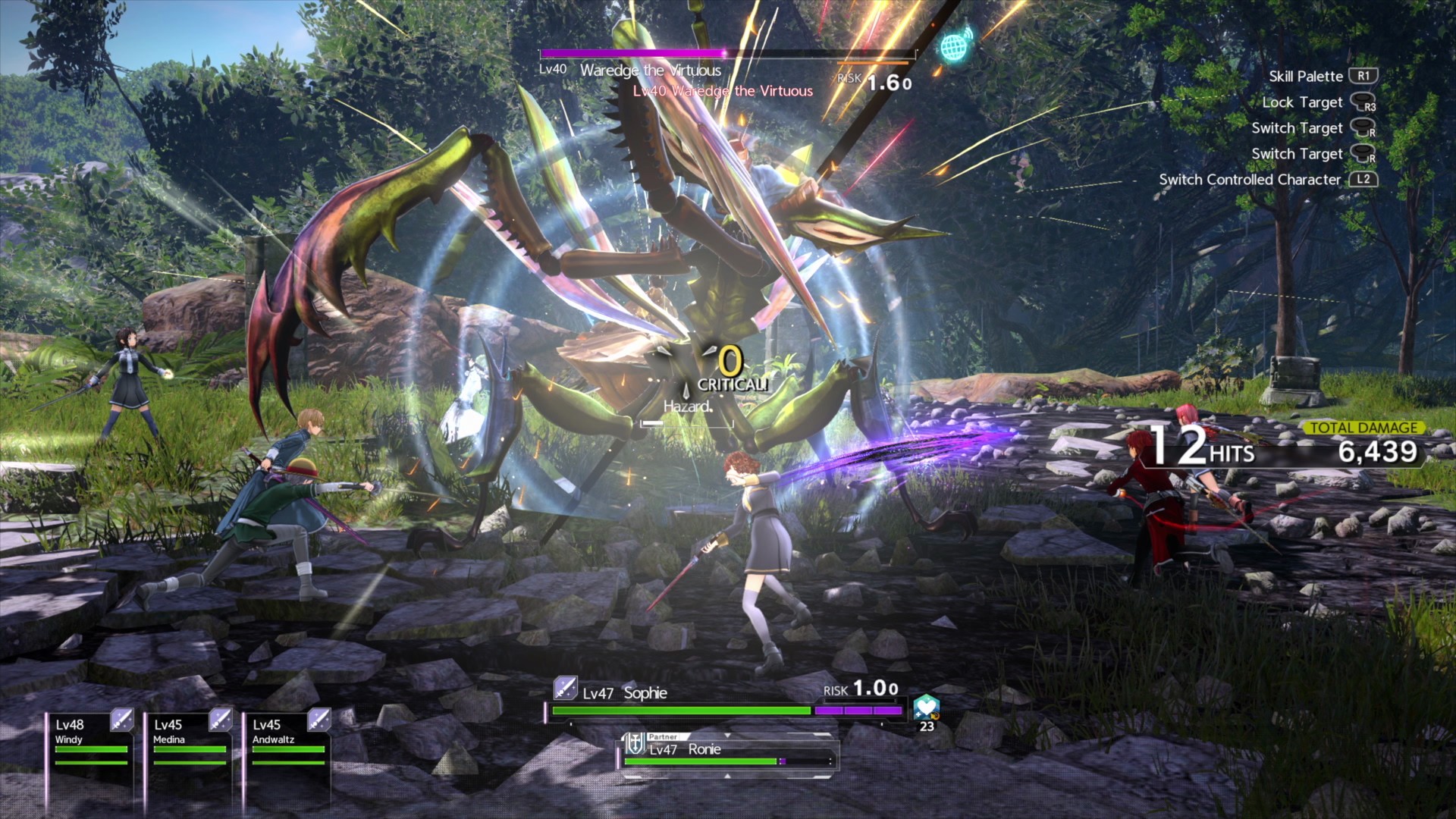
Task: Click the cyan globe icon by boss bar
Action: [954, 47]
